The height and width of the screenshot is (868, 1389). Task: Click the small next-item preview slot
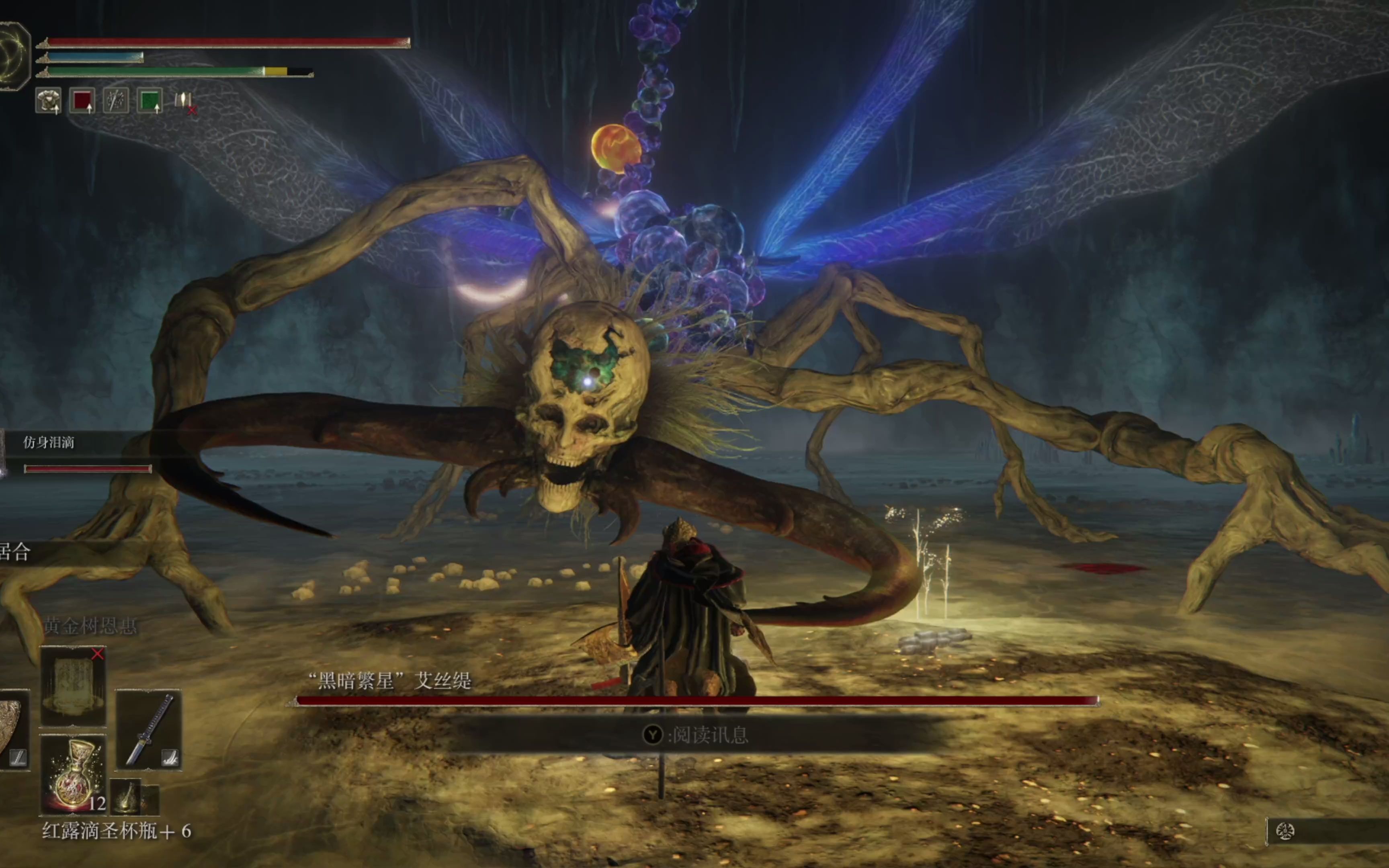(x=126, y=797)
